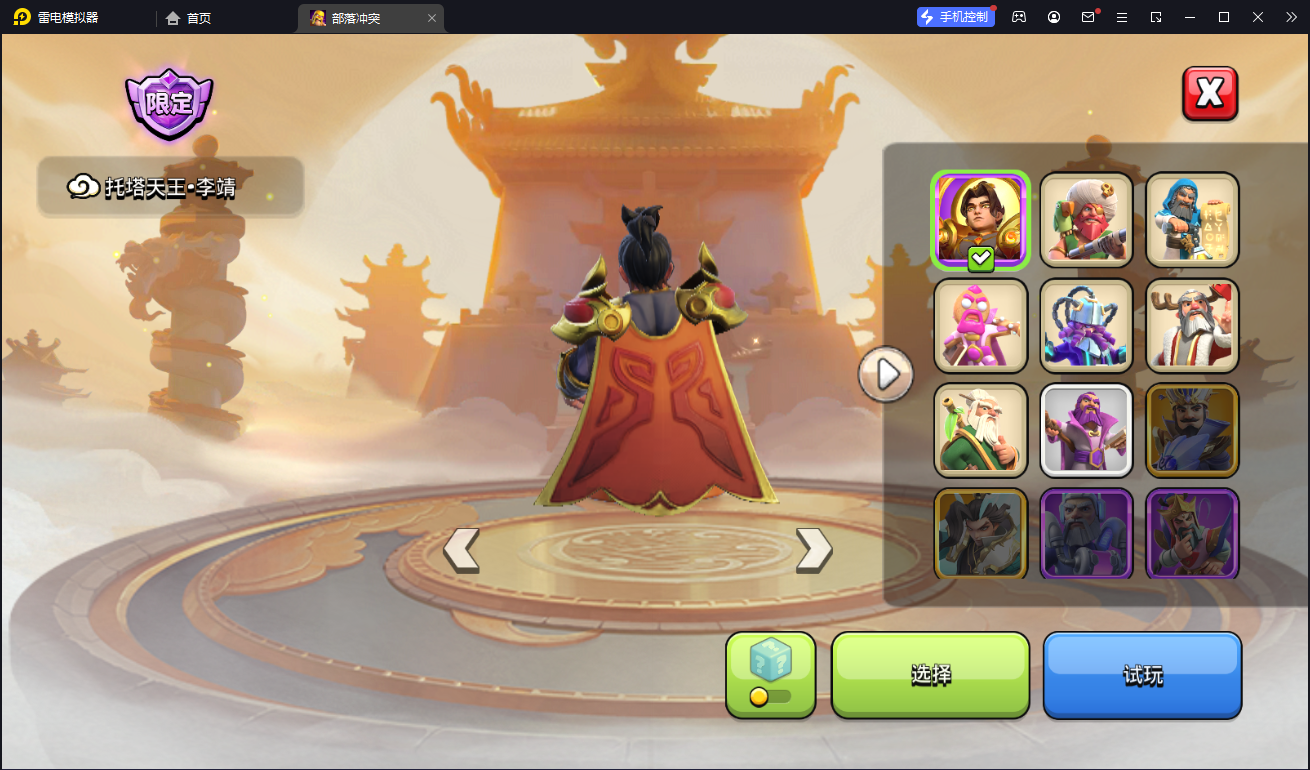Choose the pink gingerbread skin
Screen dimensions: 1310x770
click(980, 326)
